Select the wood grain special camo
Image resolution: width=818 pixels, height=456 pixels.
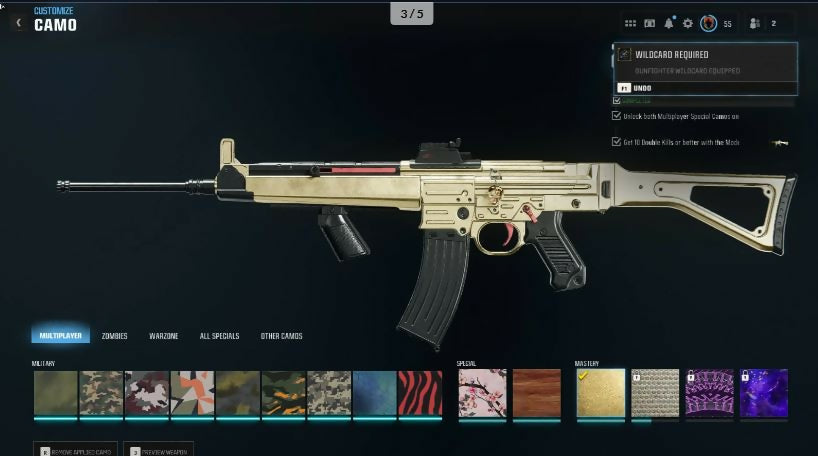click(537, 393)
